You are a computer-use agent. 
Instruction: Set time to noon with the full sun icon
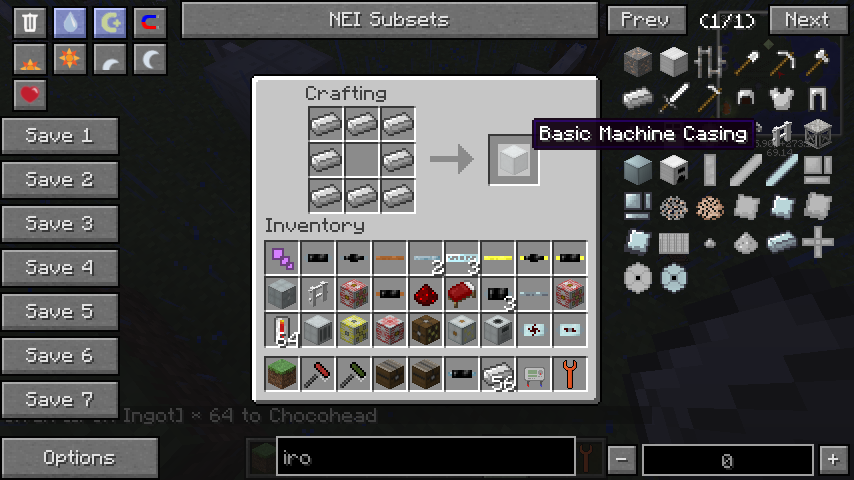[69, 60]
